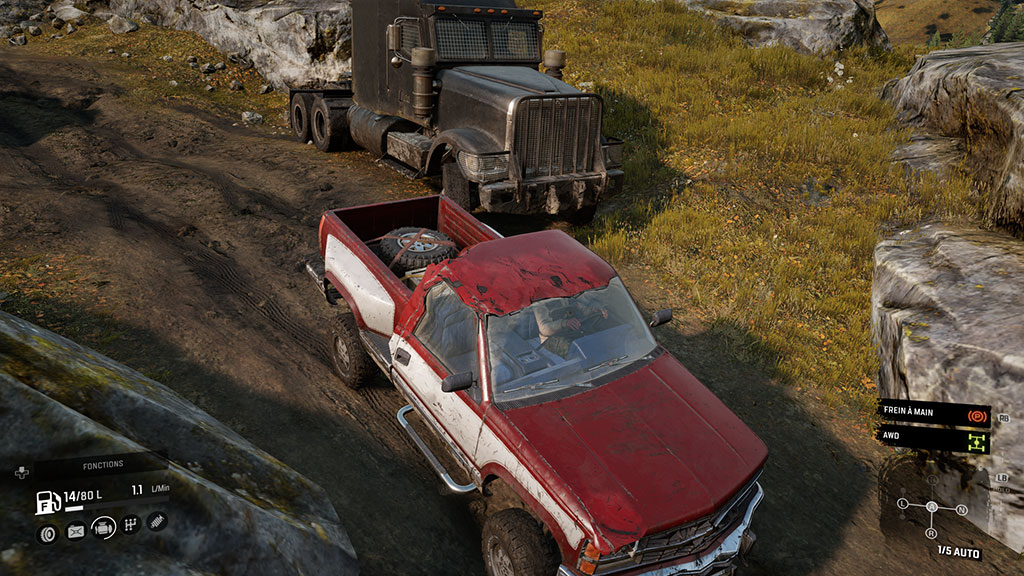Viewport: 1024px width, 576px height.
Task: Click the fuel pump icon
Action: coord(47,502)
